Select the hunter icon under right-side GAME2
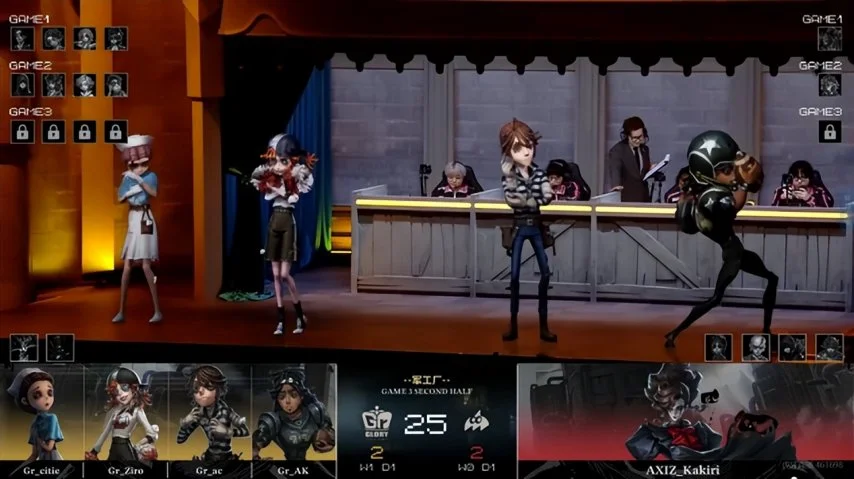 tap(829, 85)
